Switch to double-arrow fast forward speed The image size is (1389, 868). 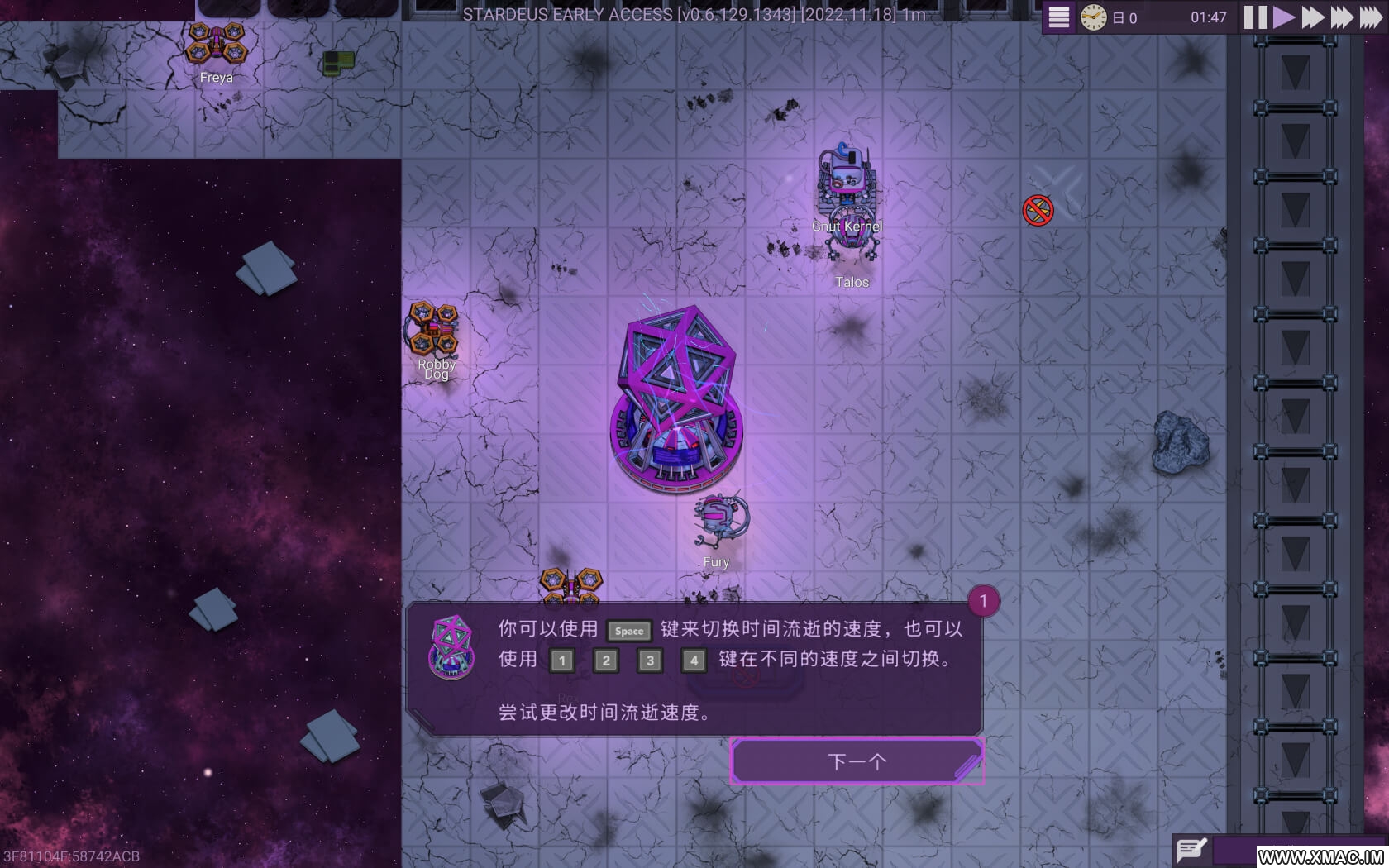pos(1312,17)
